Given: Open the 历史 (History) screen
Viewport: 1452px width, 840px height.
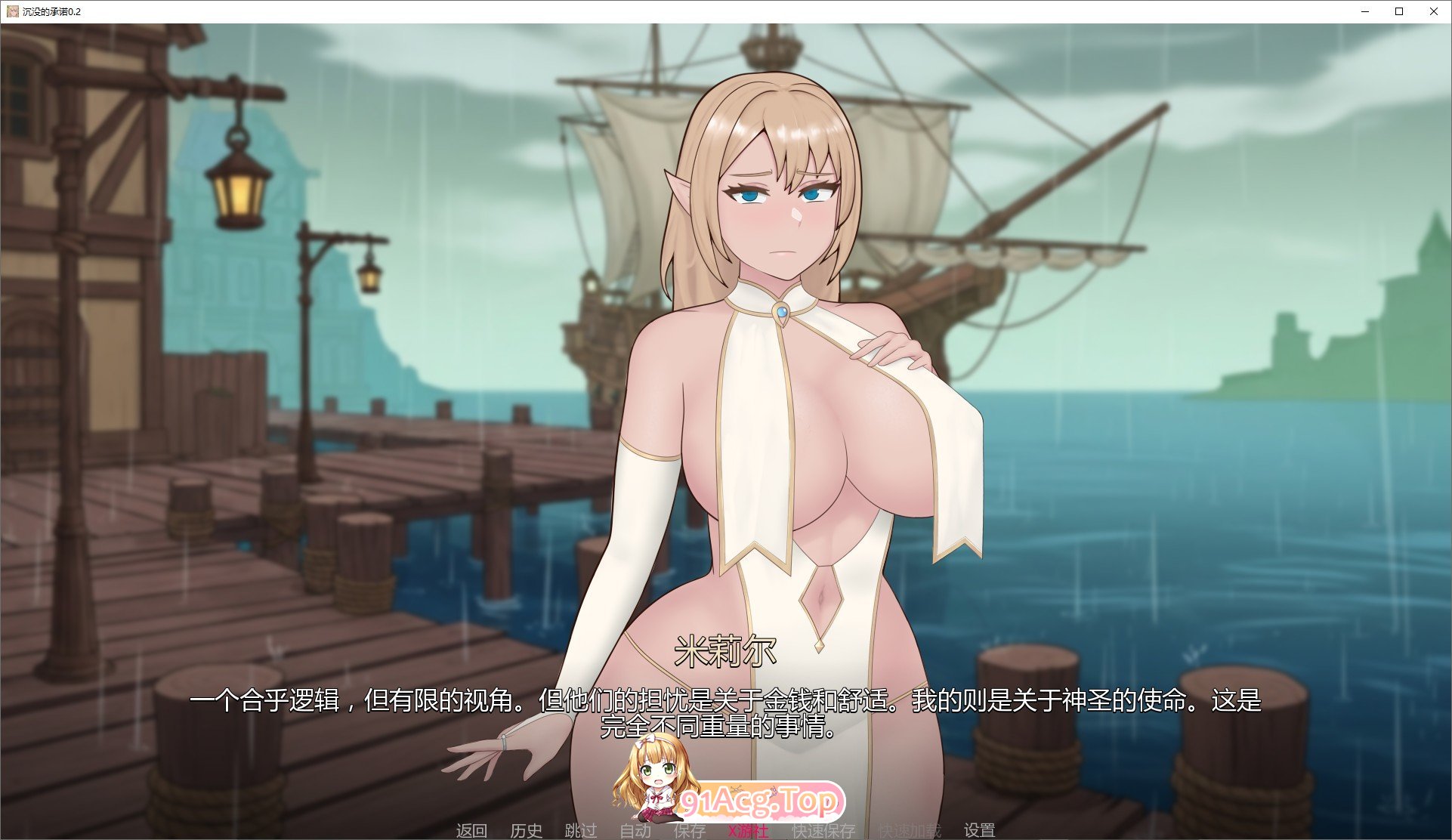Looking at the screenshot, I should point(527,829).
